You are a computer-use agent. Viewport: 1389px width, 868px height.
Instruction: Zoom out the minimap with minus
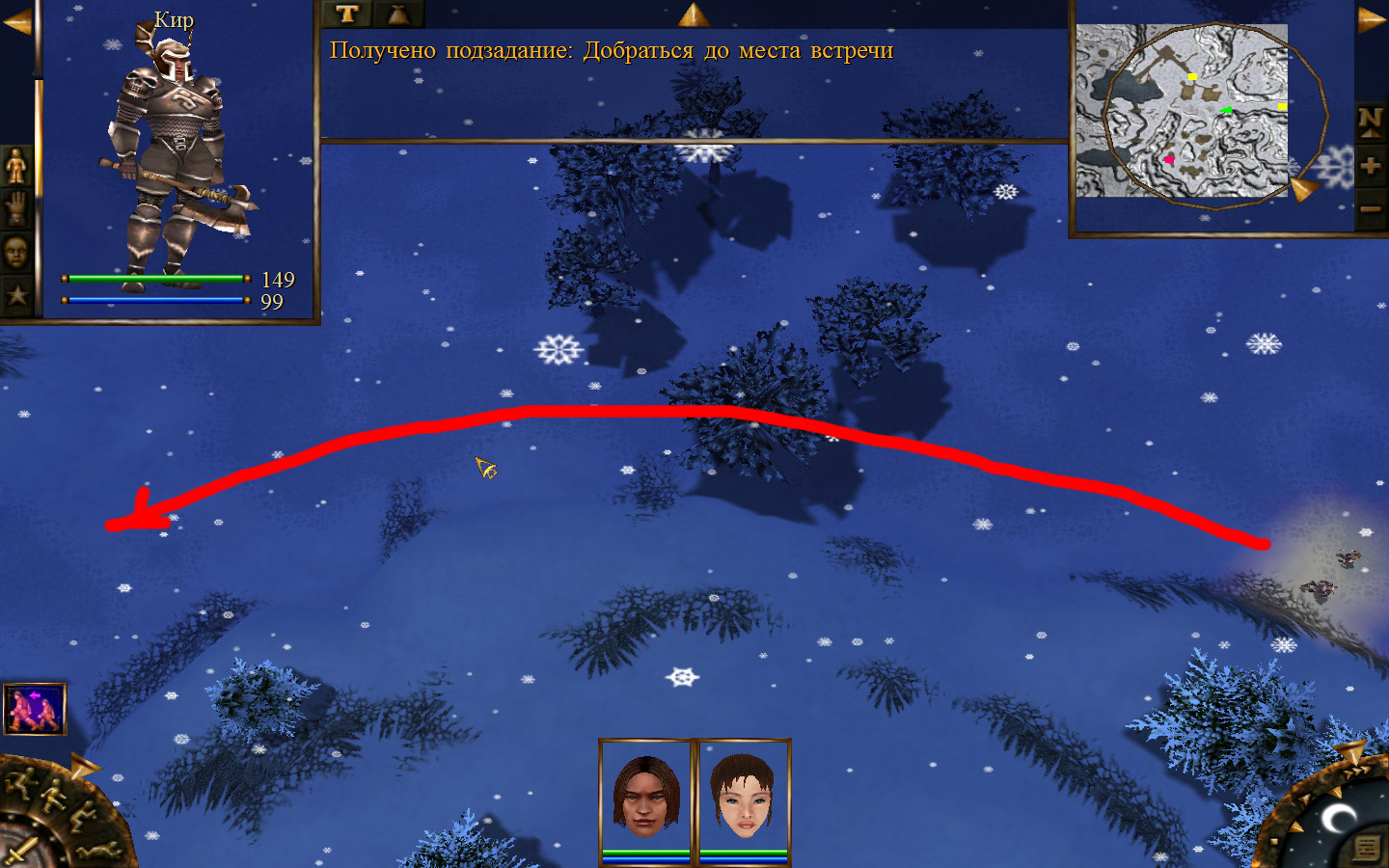pos(1370,208)
